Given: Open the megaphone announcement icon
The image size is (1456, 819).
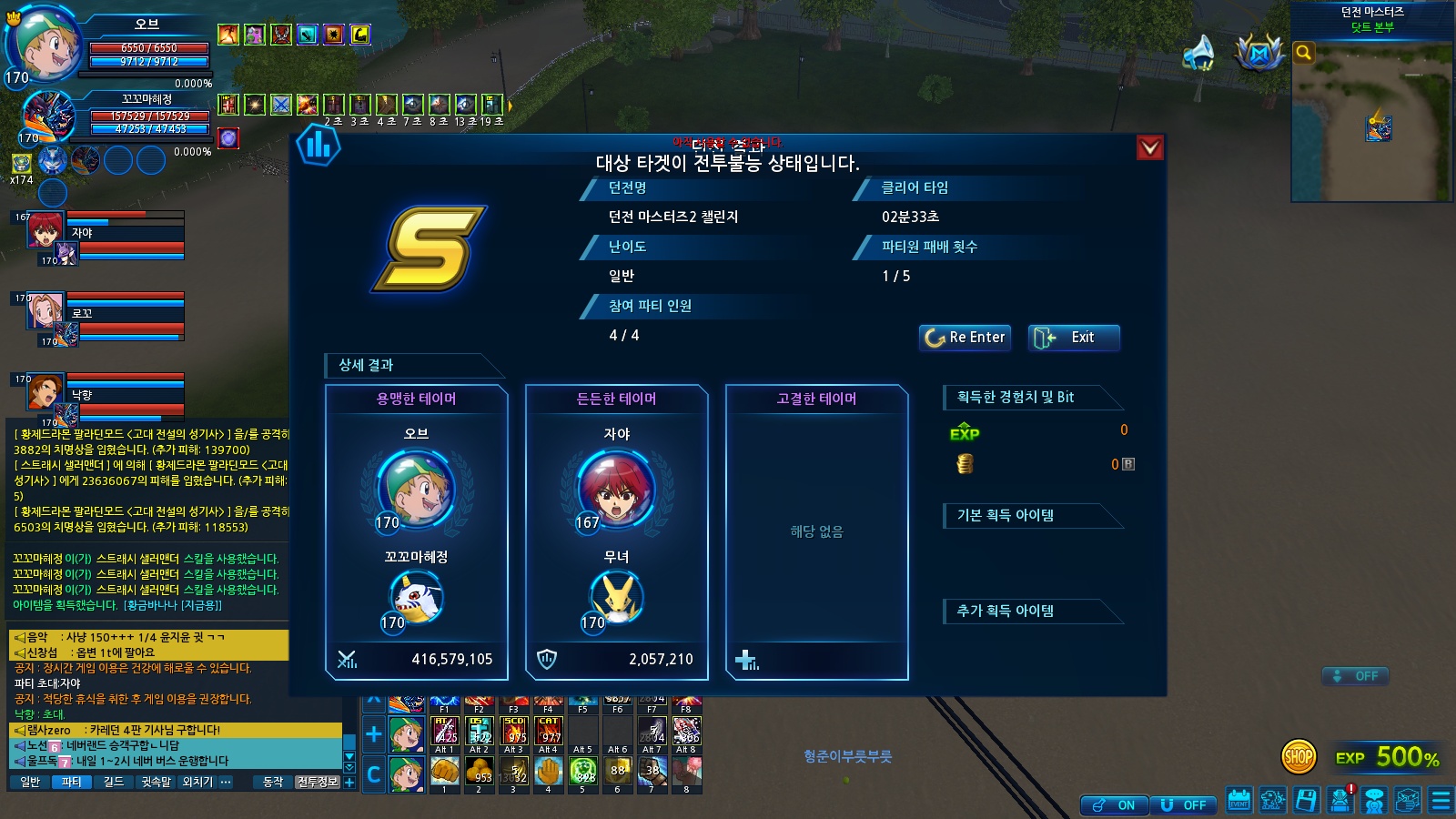Looking at the screenshot, I should [x=1198, y=53].
